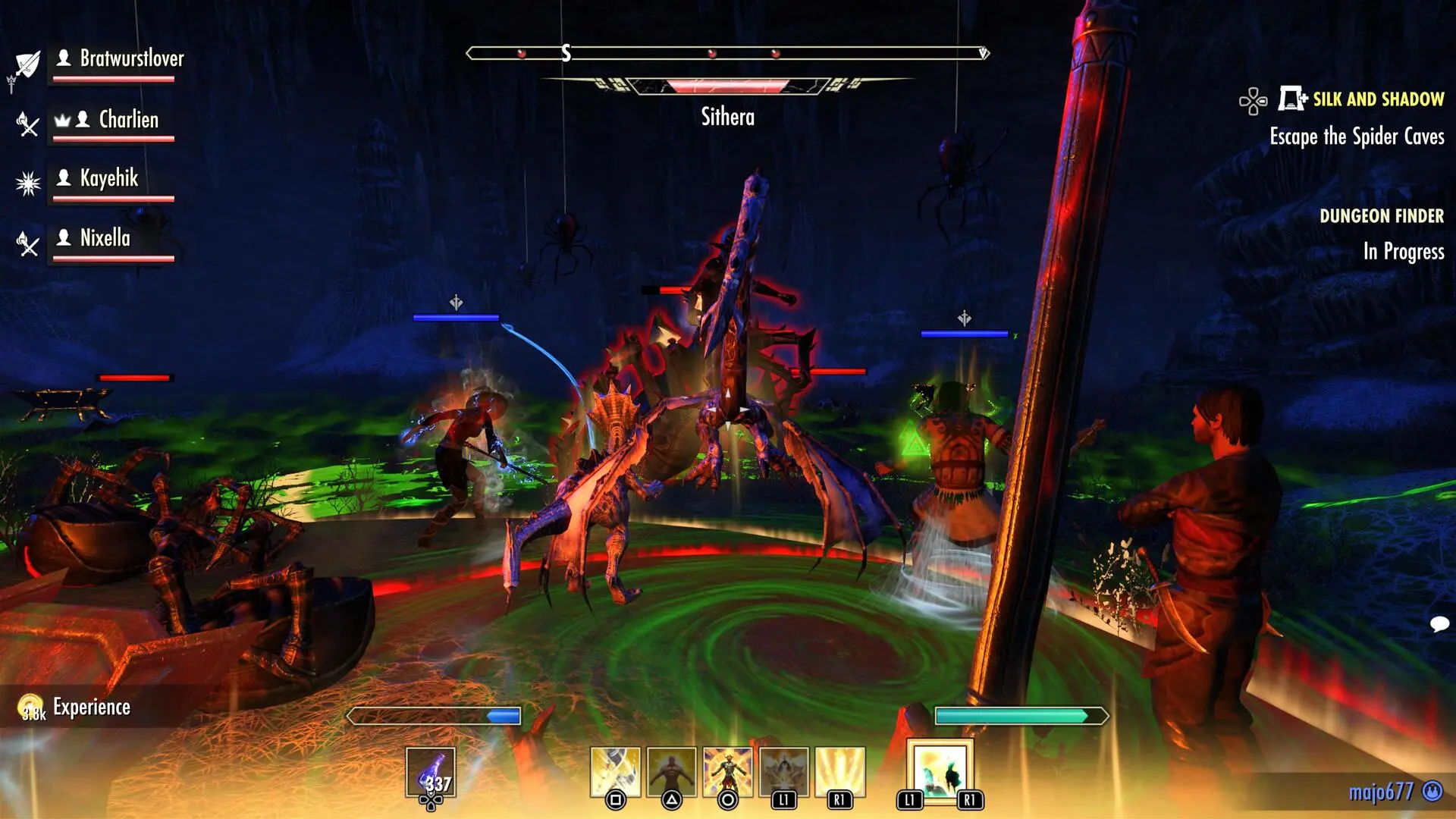Activate the golden light rays ability

click(x=839, y=772)
